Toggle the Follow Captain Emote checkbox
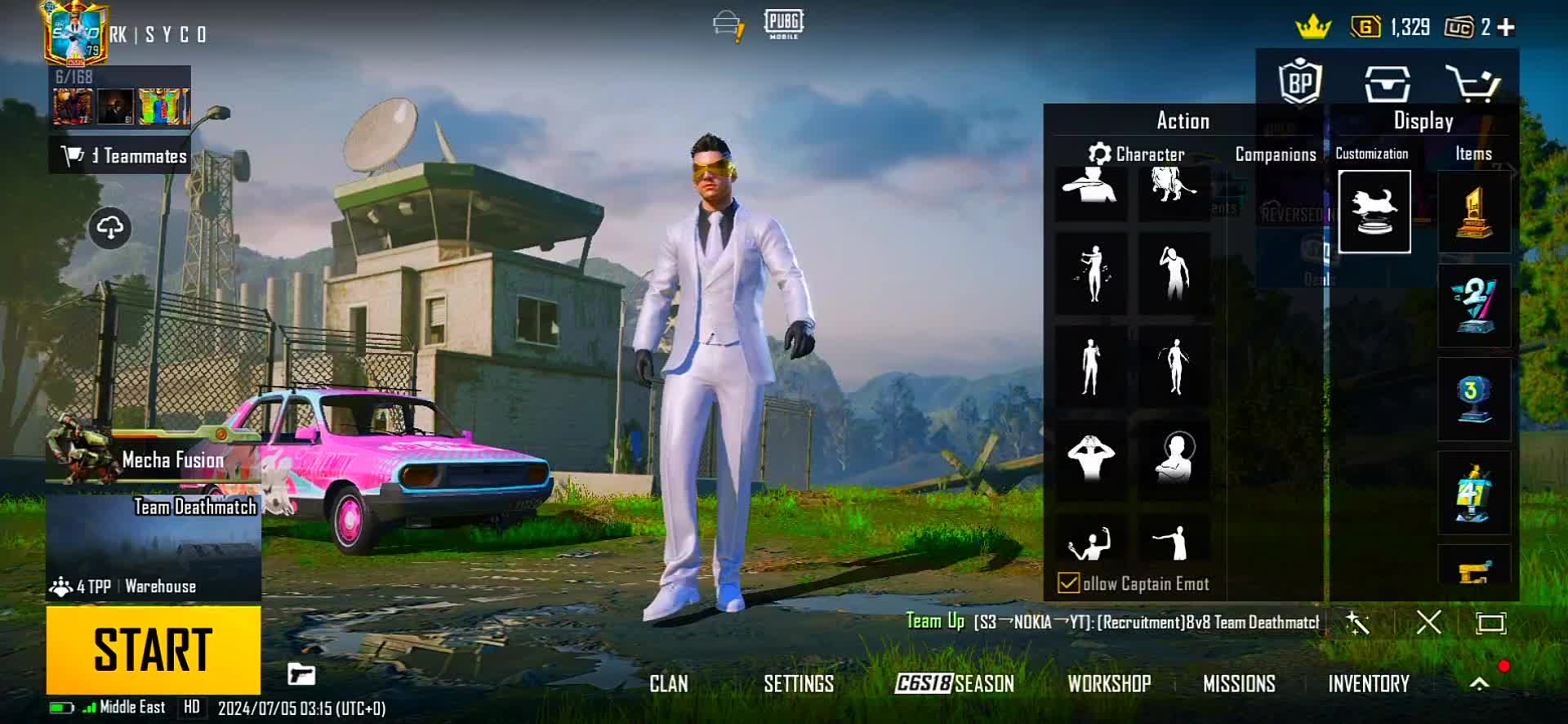 (1068, 583)
